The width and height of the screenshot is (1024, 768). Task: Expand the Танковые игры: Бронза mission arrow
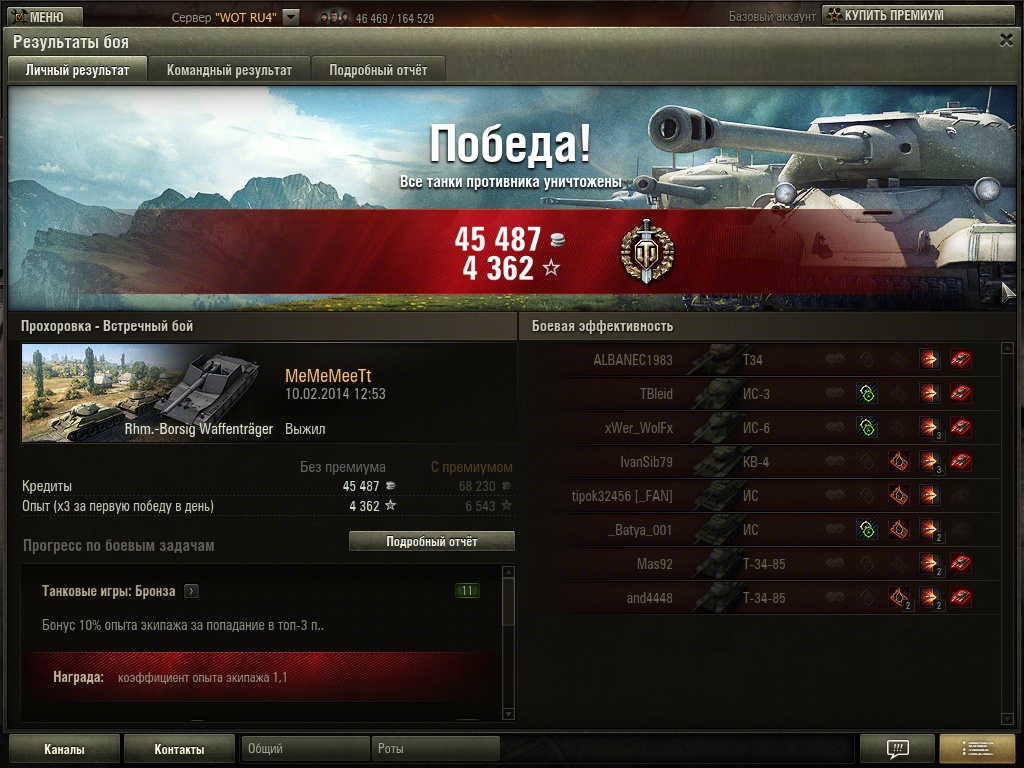pyautogui.click(x=191, y=591)
